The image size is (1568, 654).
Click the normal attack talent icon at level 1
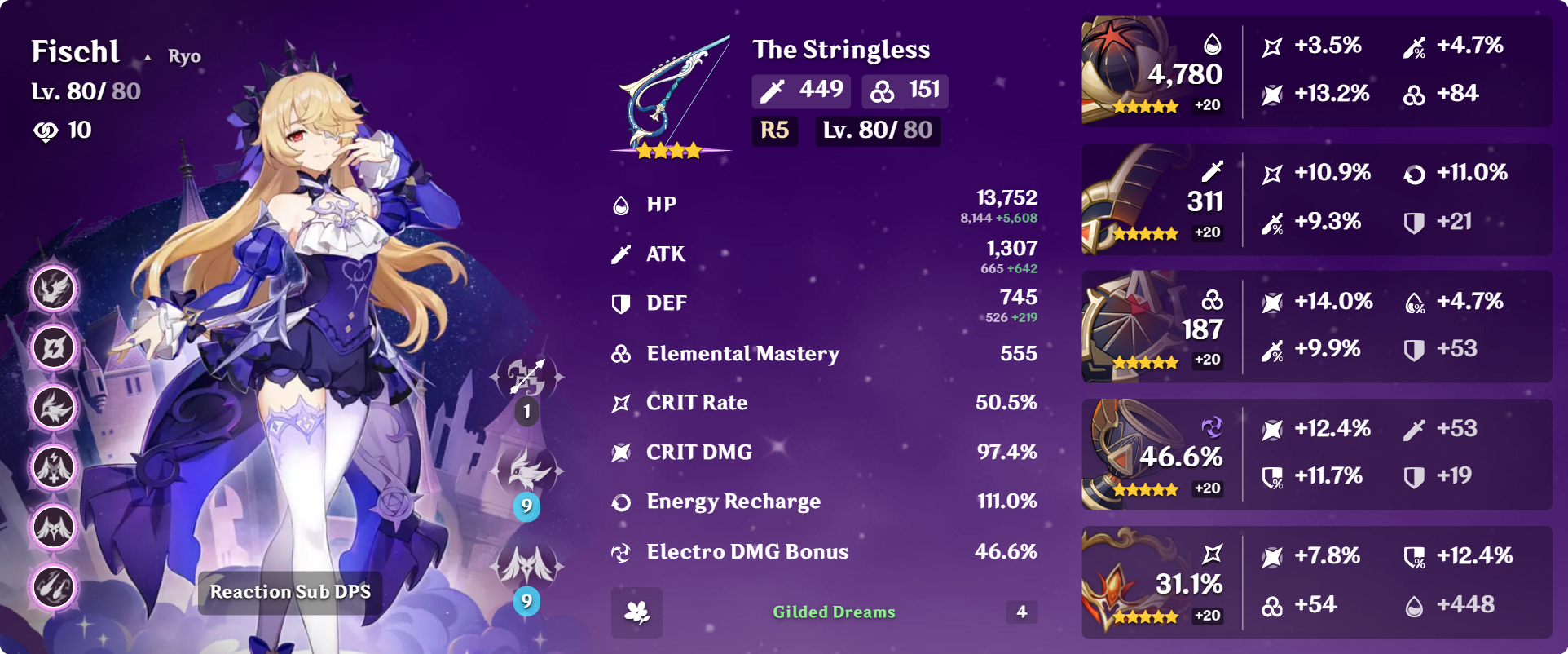[526, 378]
